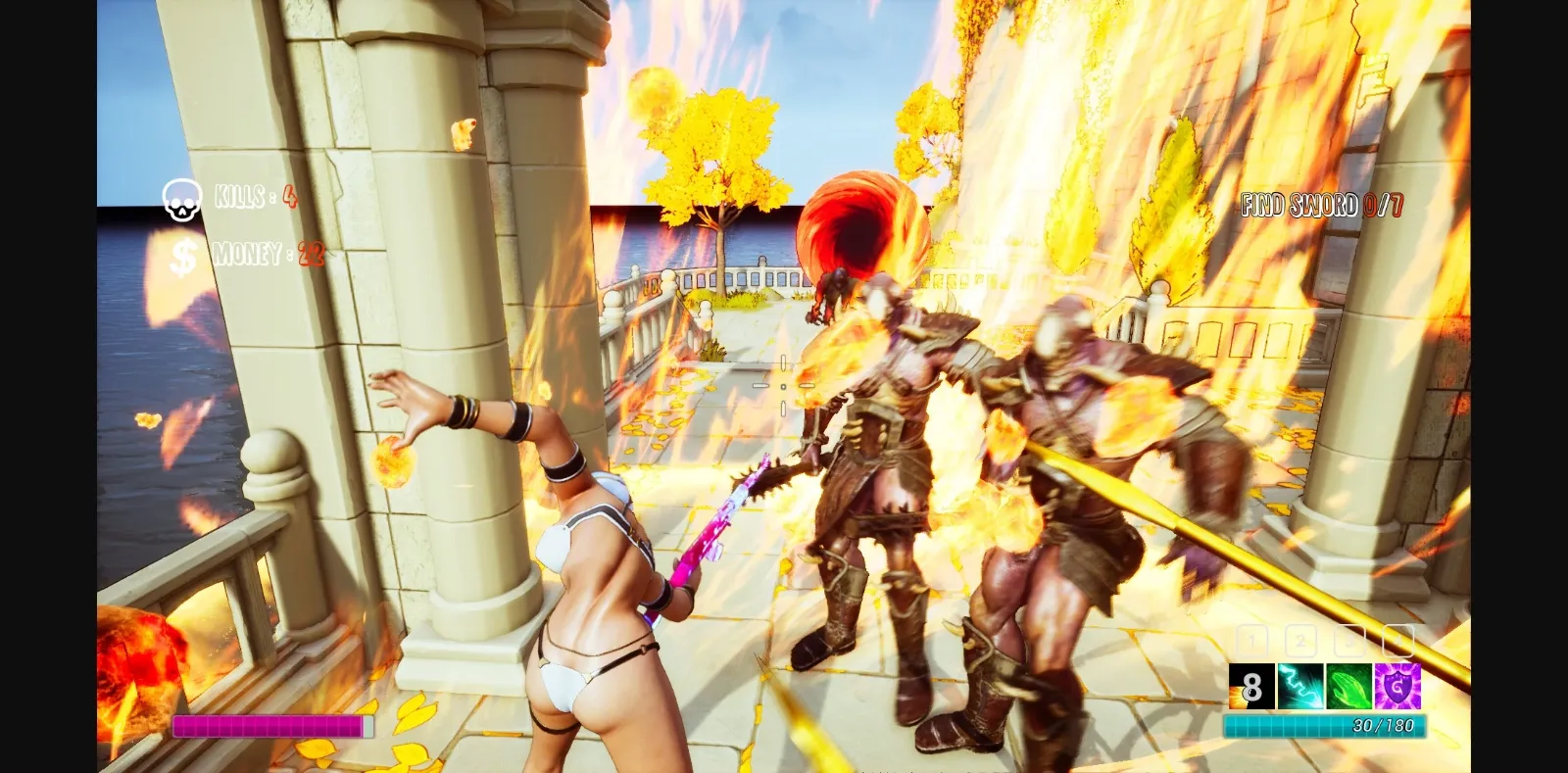Use the green healing hand ability

click(x=1348, y=686)
